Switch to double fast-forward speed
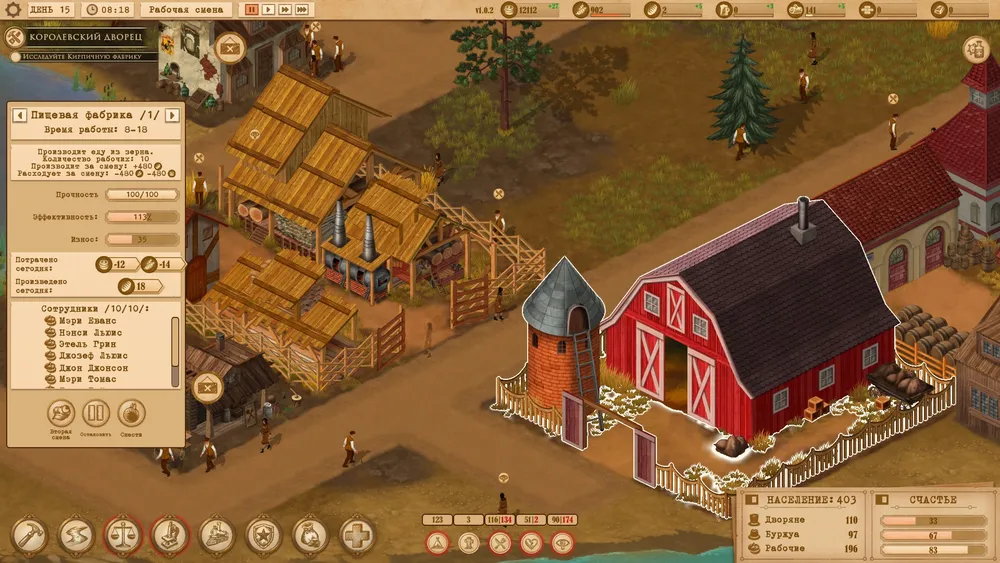 285,9
